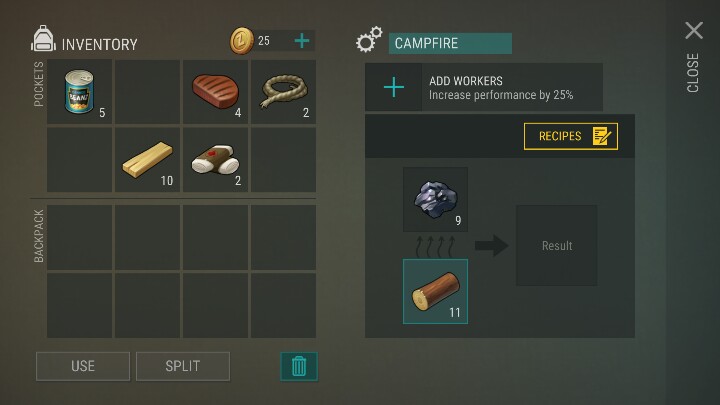Close the campfire window

693,32
